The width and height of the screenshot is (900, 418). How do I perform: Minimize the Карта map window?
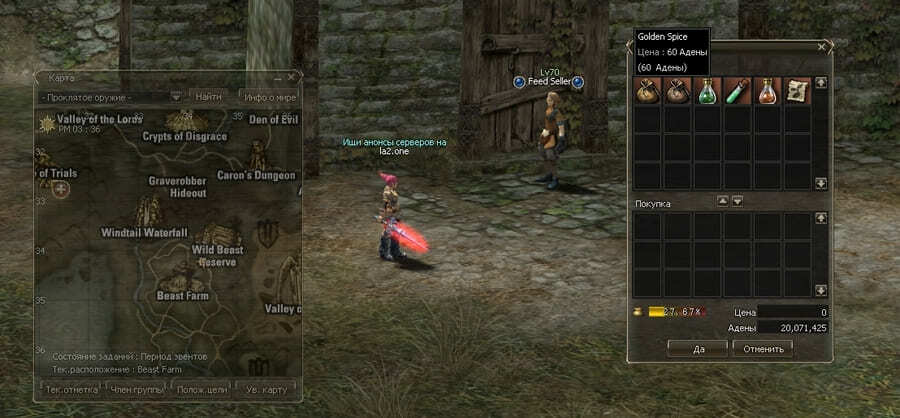278,77
